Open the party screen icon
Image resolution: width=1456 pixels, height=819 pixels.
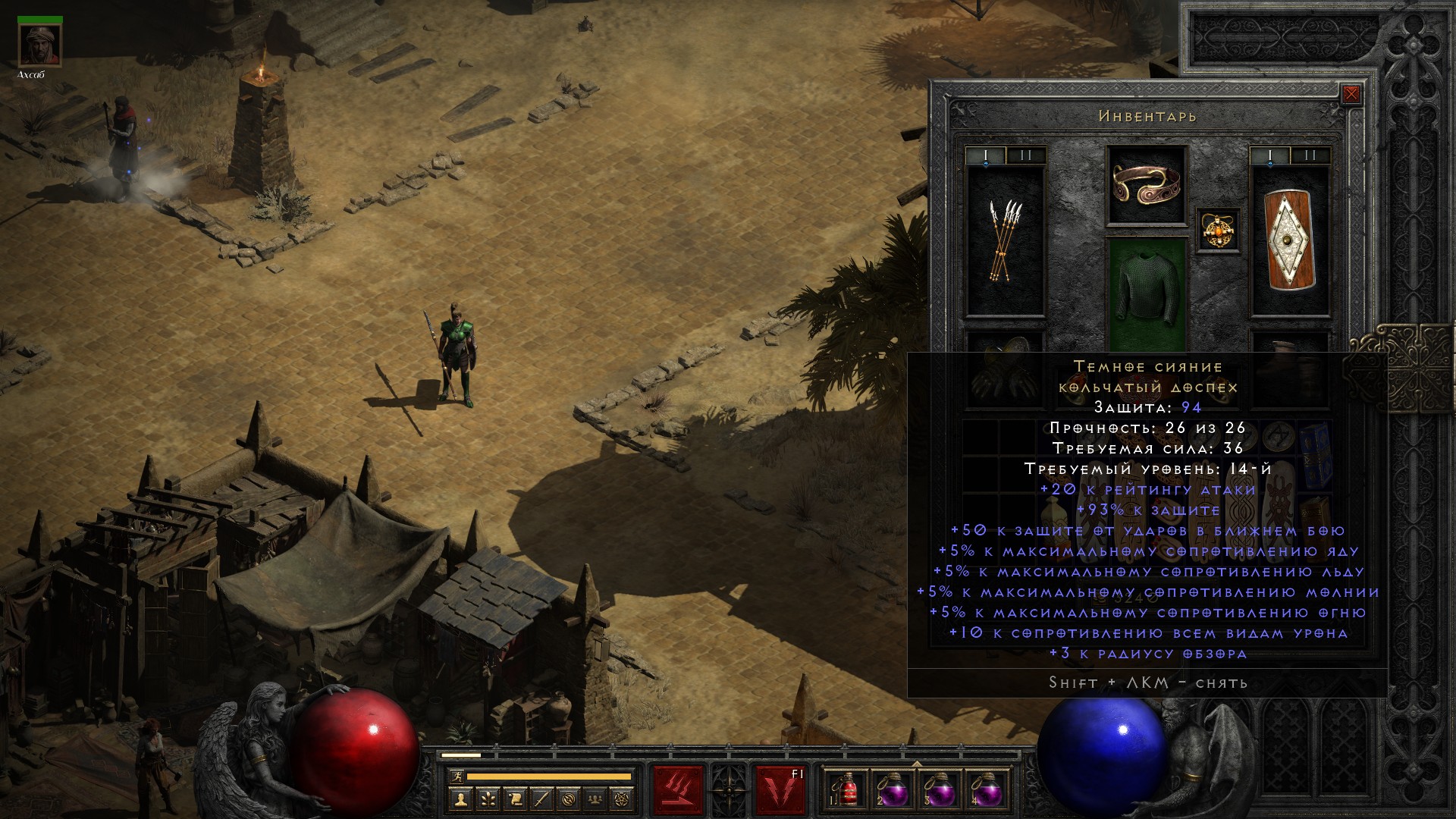[595, 799]
